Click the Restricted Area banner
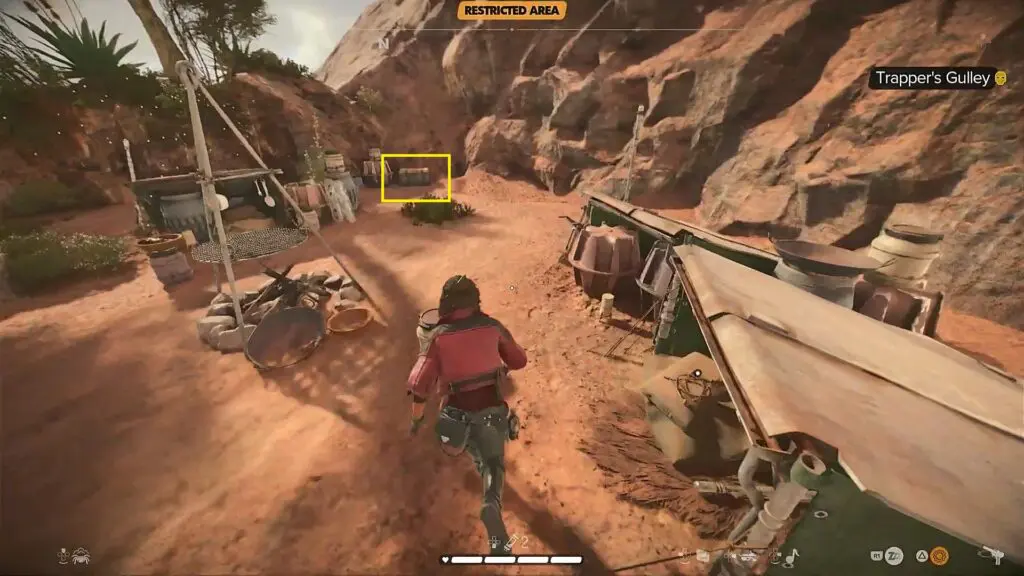 (x=512, y=11)
